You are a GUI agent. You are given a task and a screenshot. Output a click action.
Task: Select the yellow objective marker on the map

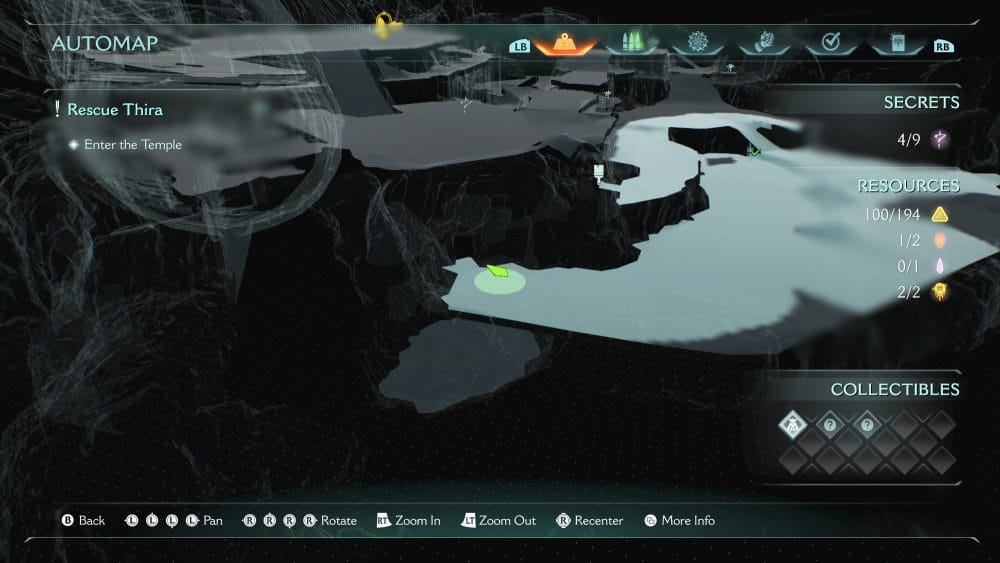coord(382,21)
